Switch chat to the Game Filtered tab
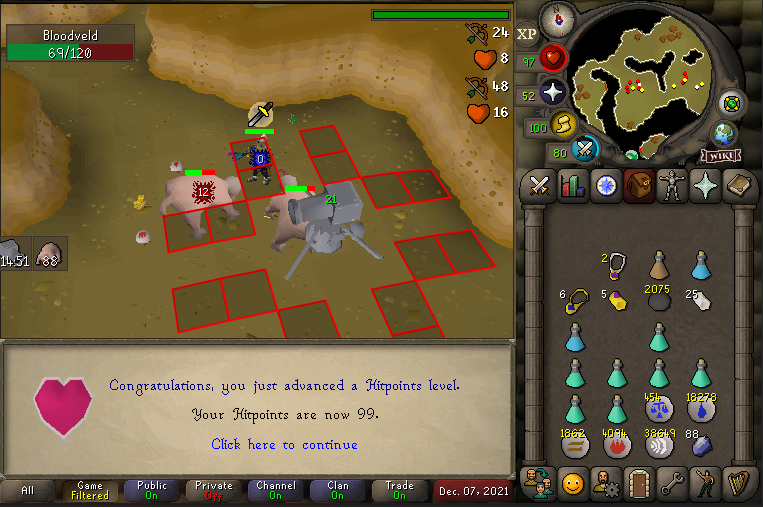 (x=90, y=491)
